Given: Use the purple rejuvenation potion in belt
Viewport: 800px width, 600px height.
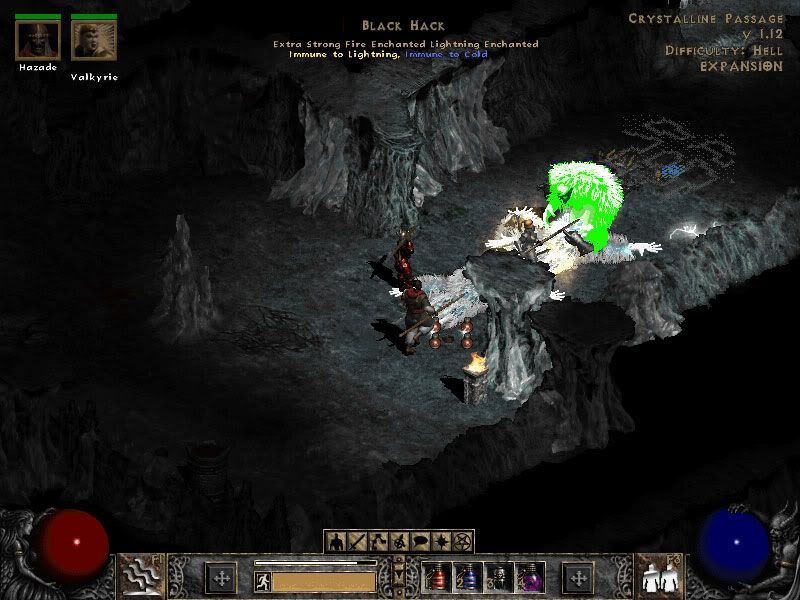Looking at the screenshot, I should (528, 577).
